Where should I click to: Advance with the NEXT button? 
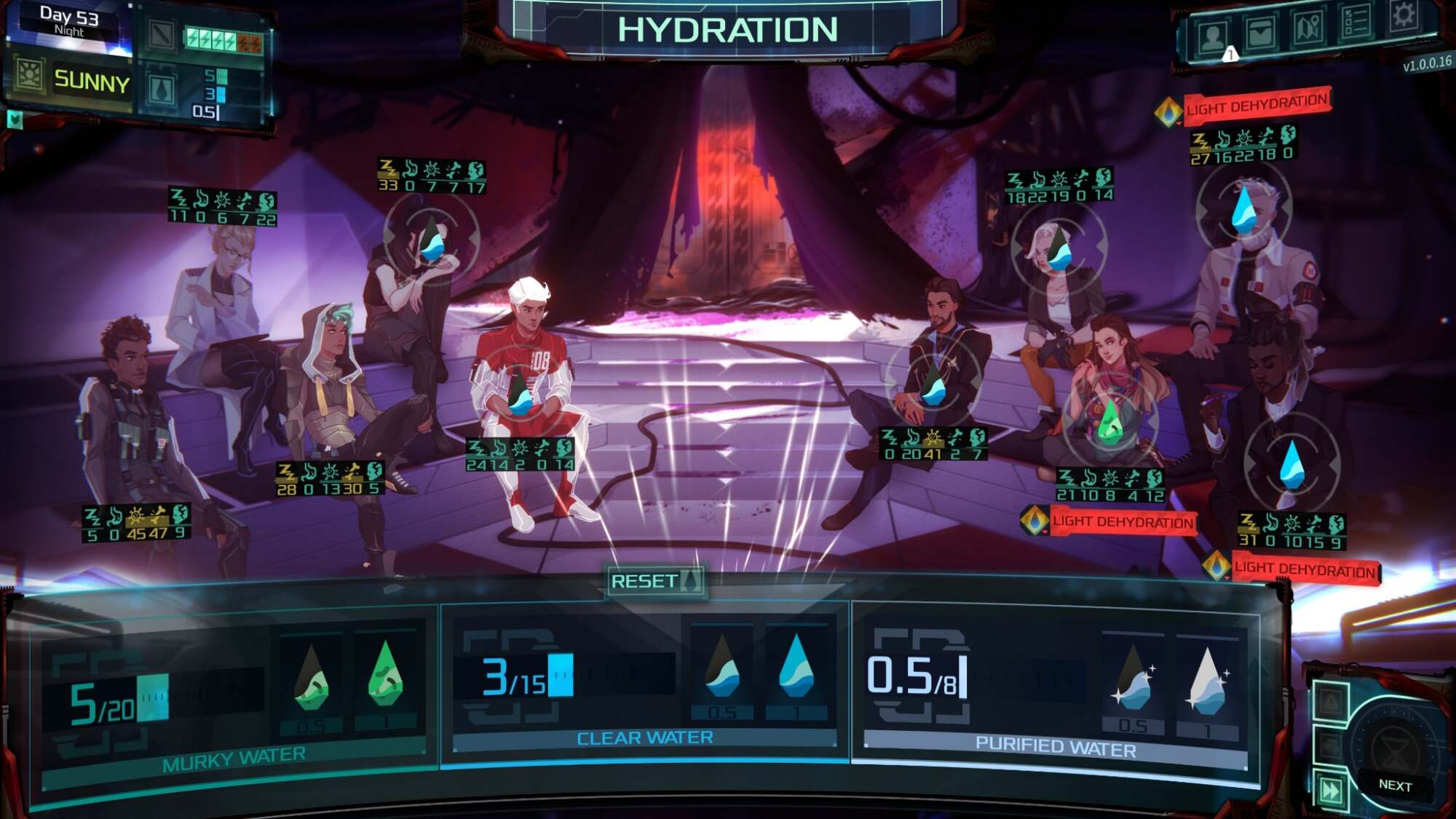point(1394,786)
